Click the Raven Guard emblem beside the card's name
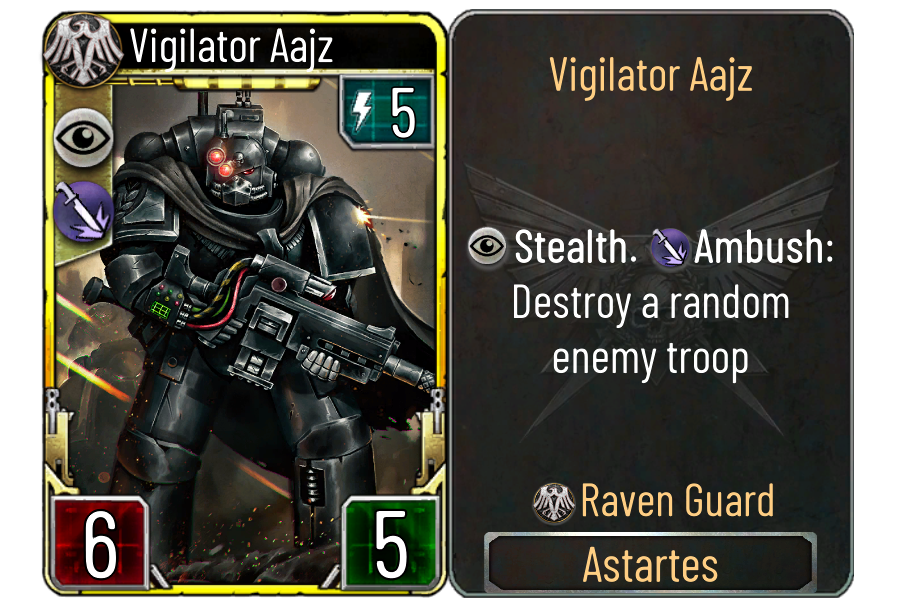 pyautogui.click(x=74, y=45)
